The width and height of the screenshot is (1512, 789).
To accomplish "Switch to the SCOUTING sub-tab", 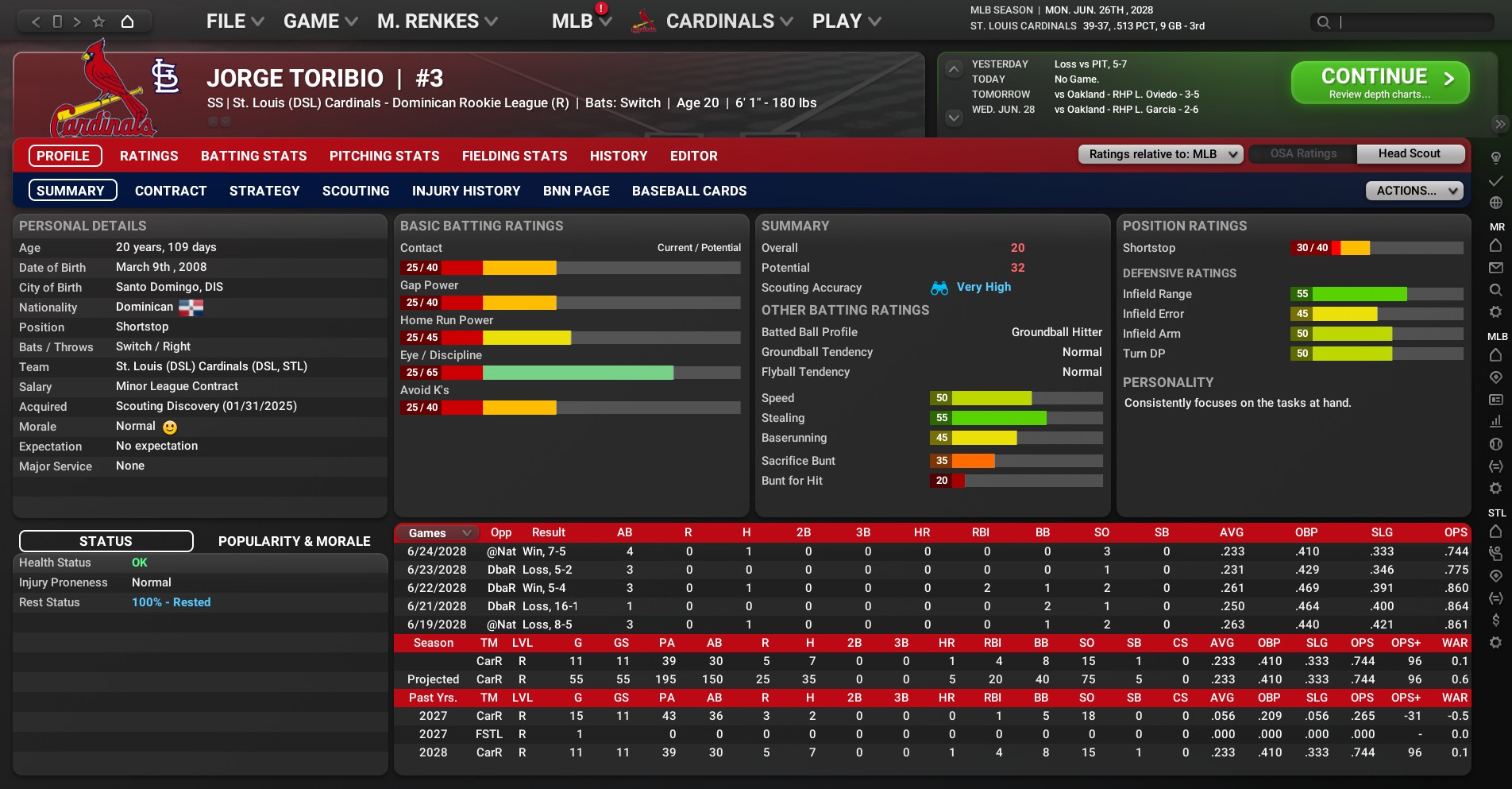I will tap(356, 191).
